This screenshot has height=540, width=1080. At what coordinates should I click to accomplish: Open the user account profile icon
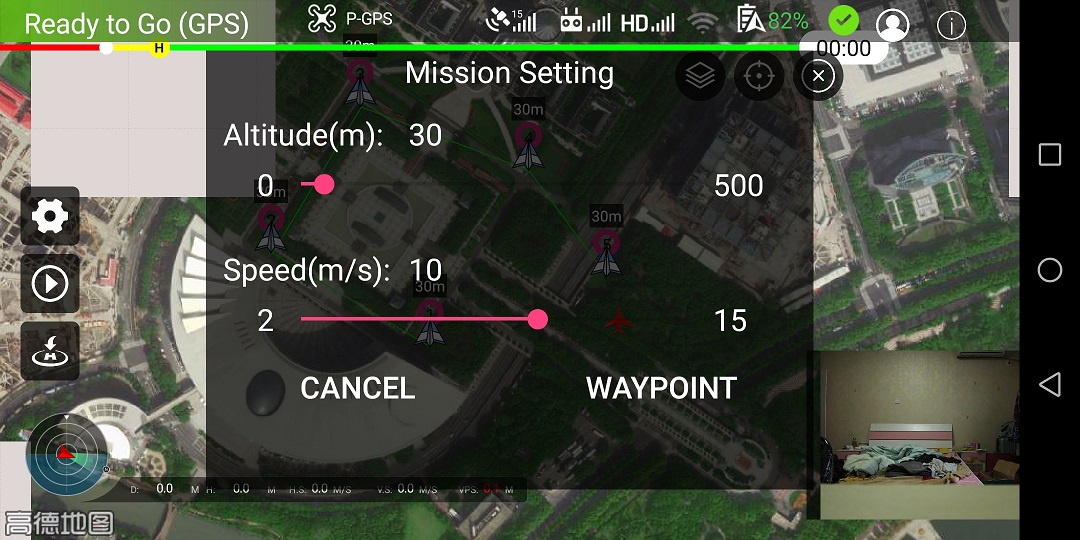click(x=892, y=24)
